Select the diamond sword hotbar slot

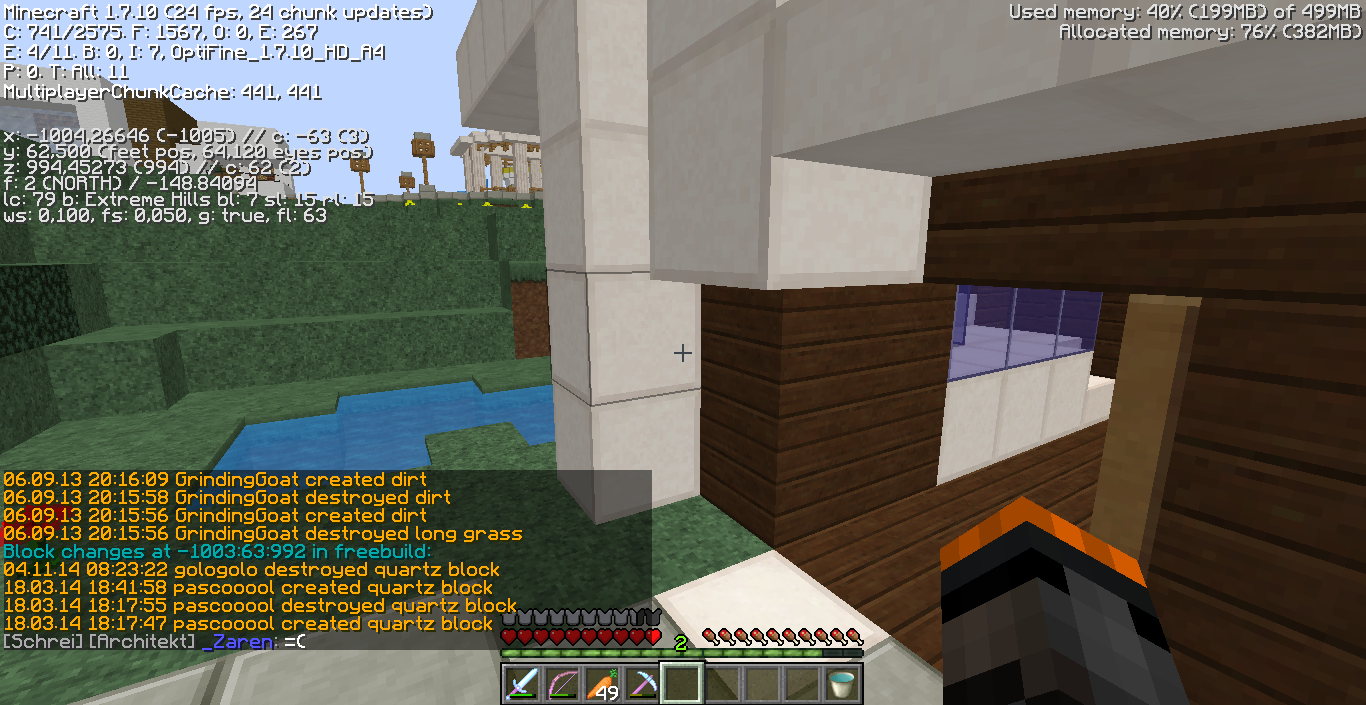521,684
